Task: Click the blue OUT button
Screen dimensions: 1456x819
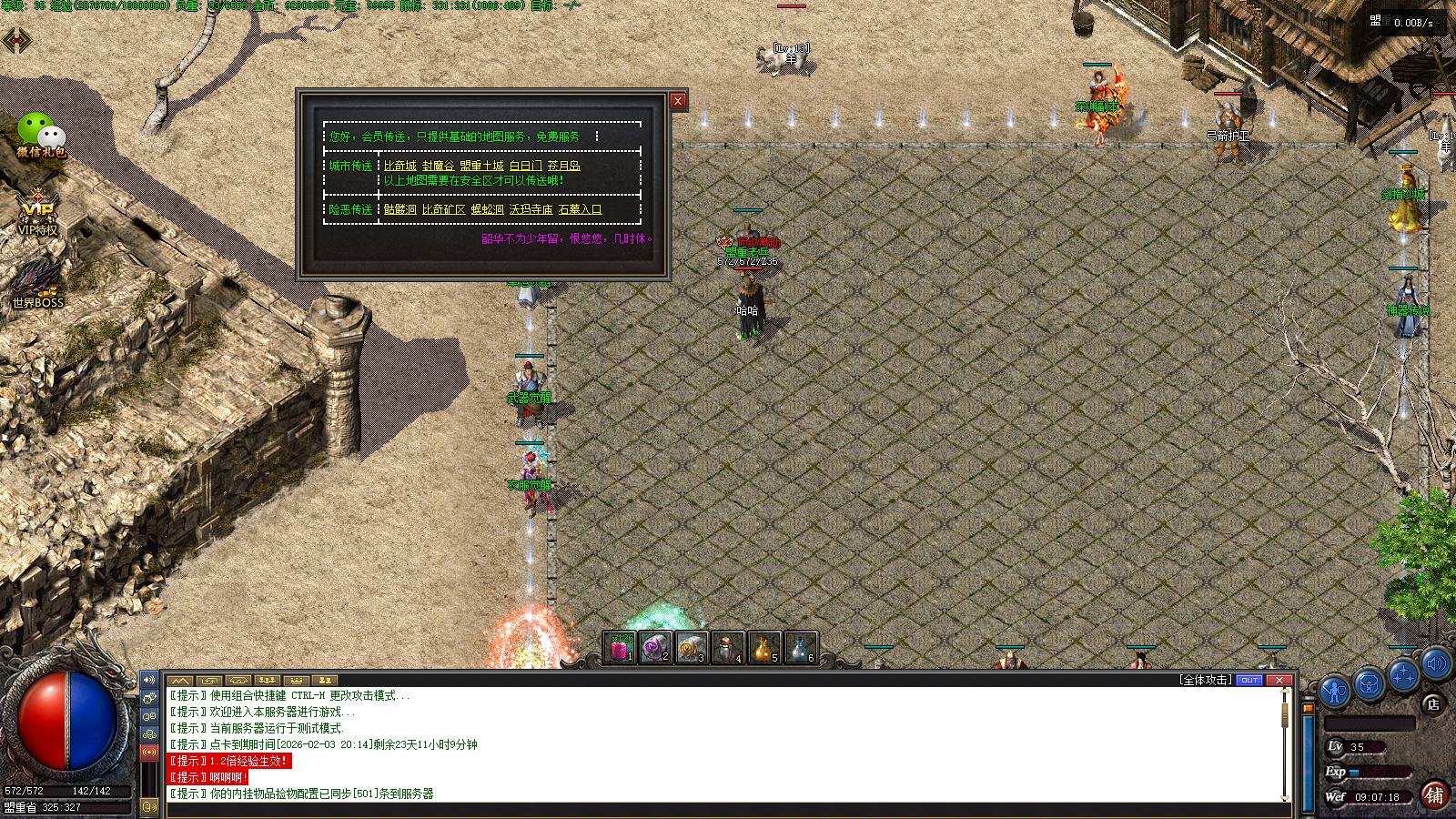Action: [x=1249, y=680]
